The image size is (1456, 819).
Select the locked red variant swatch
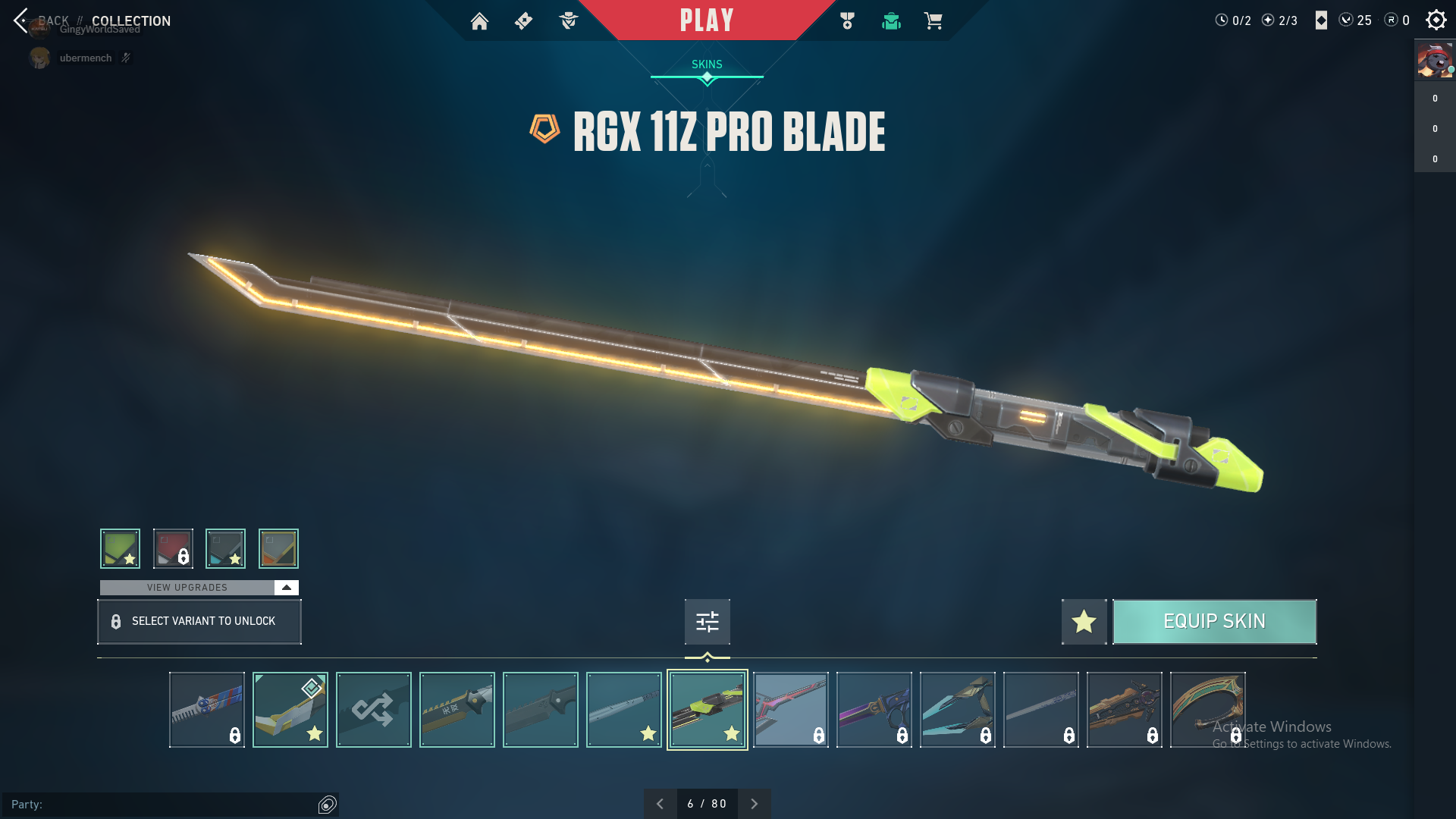tap(173, 548)
